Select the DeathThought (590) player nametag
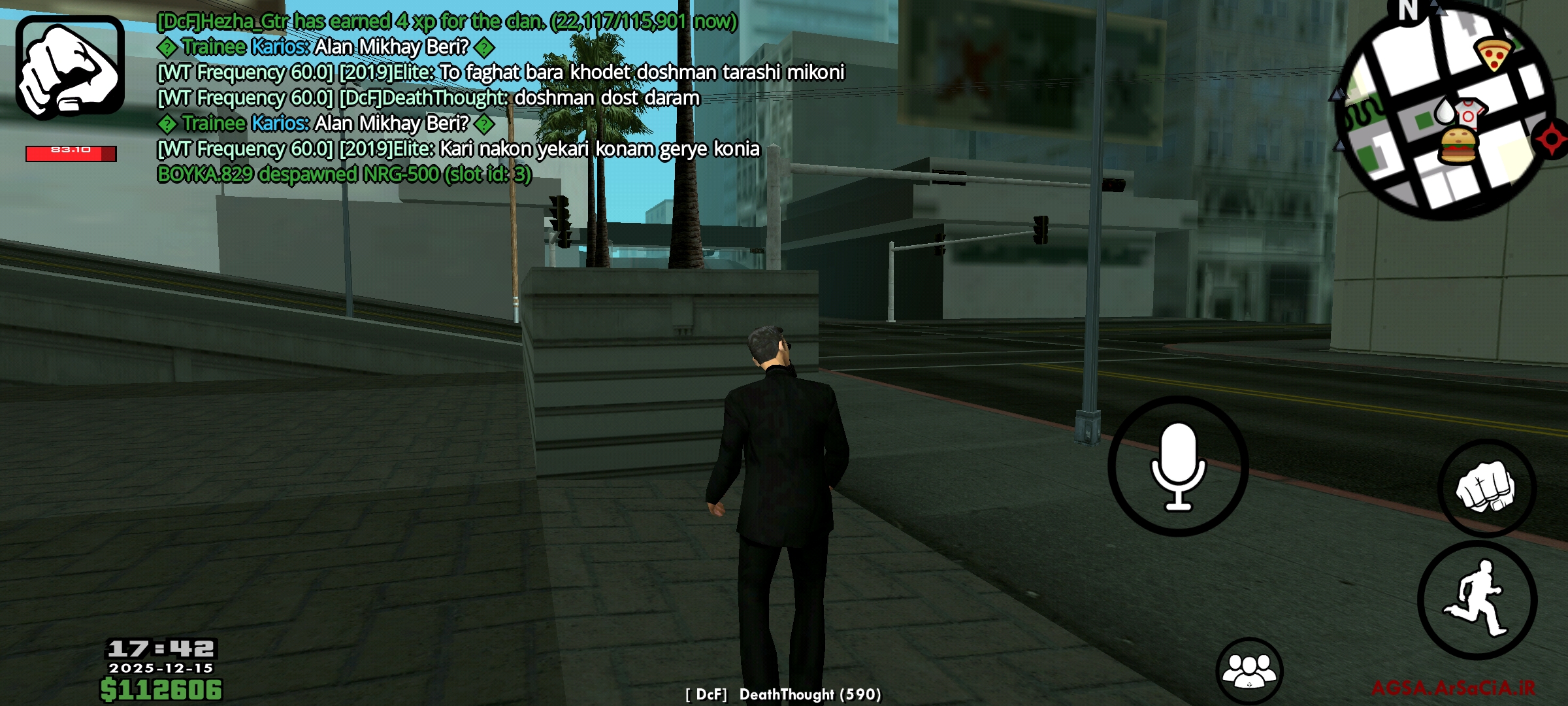This screenshot has width=1568, height=706. 784,695
